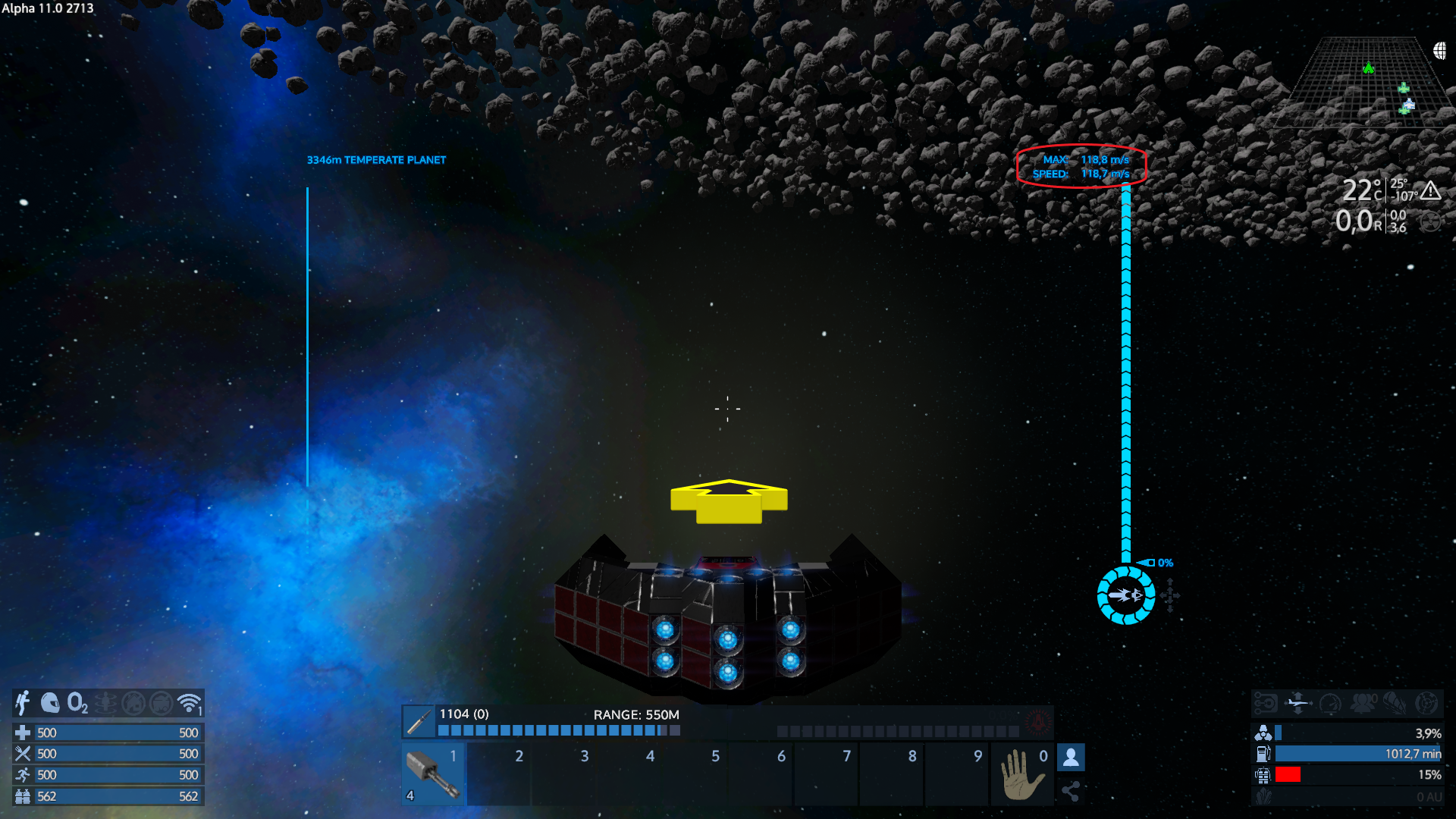
Task: Click the bullet ammo type icon
Action: (x=419, y=722)
